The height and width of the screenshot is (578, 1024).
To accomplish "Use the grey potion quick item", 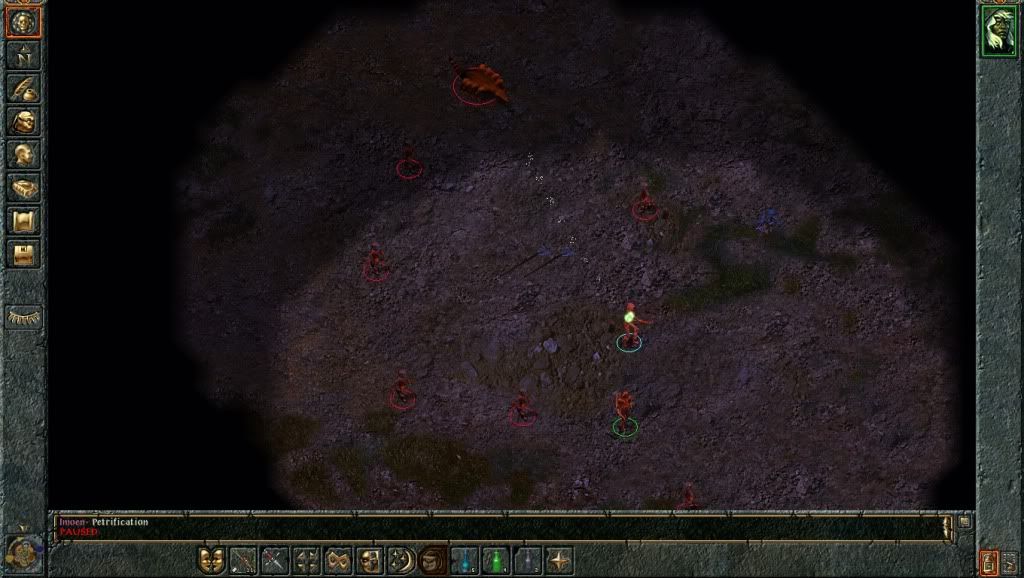I will [528, 560].
